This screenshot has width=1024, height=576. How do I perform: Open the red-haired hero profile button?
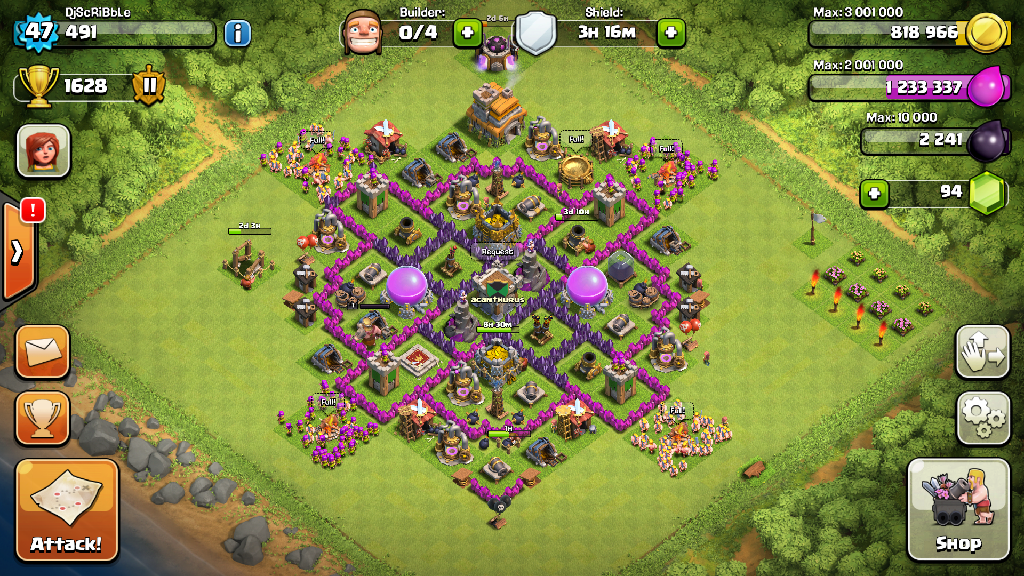[x=43, y=151]
